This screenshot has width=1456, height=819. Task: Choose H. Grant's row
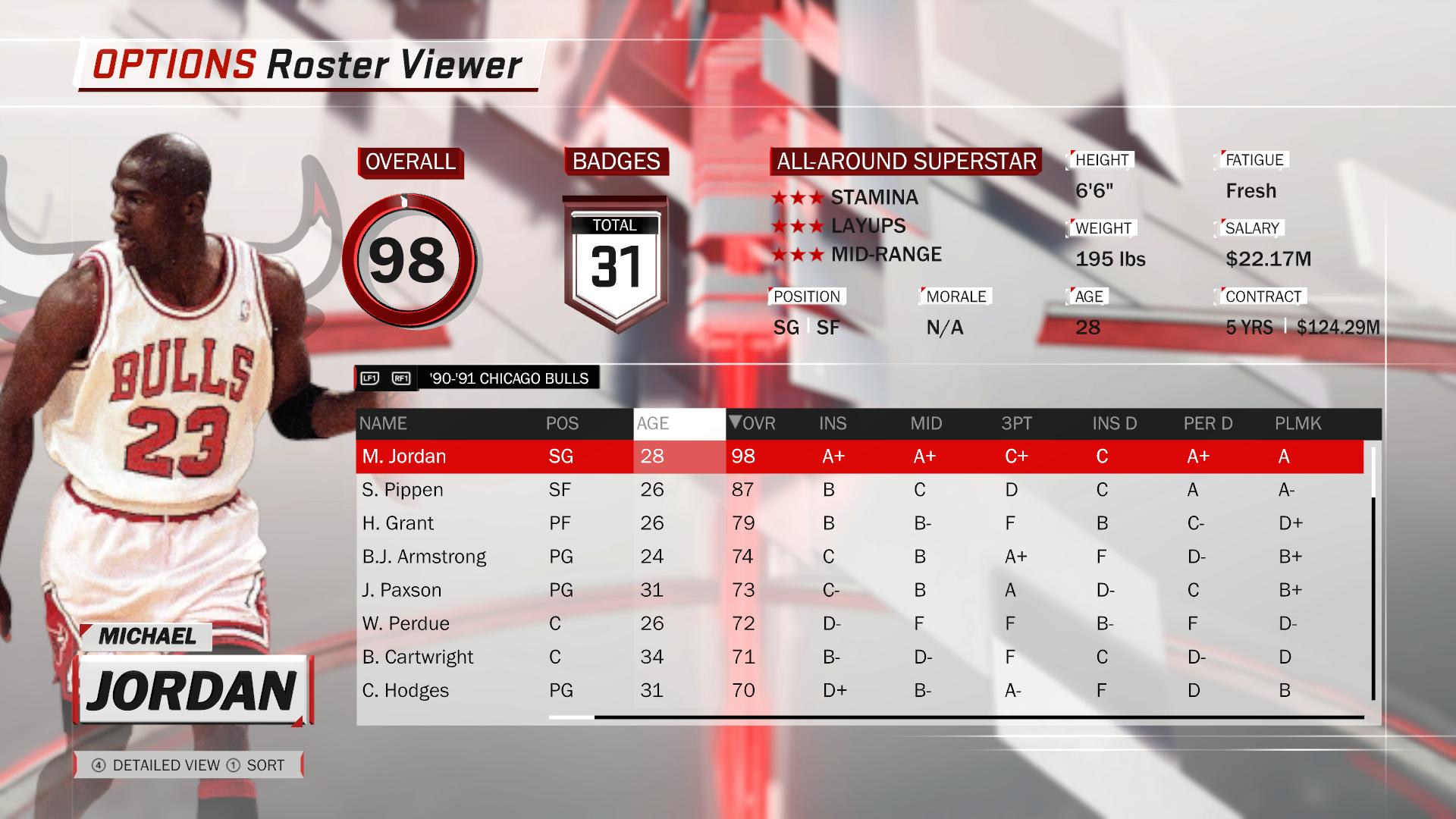coord(398,523)
